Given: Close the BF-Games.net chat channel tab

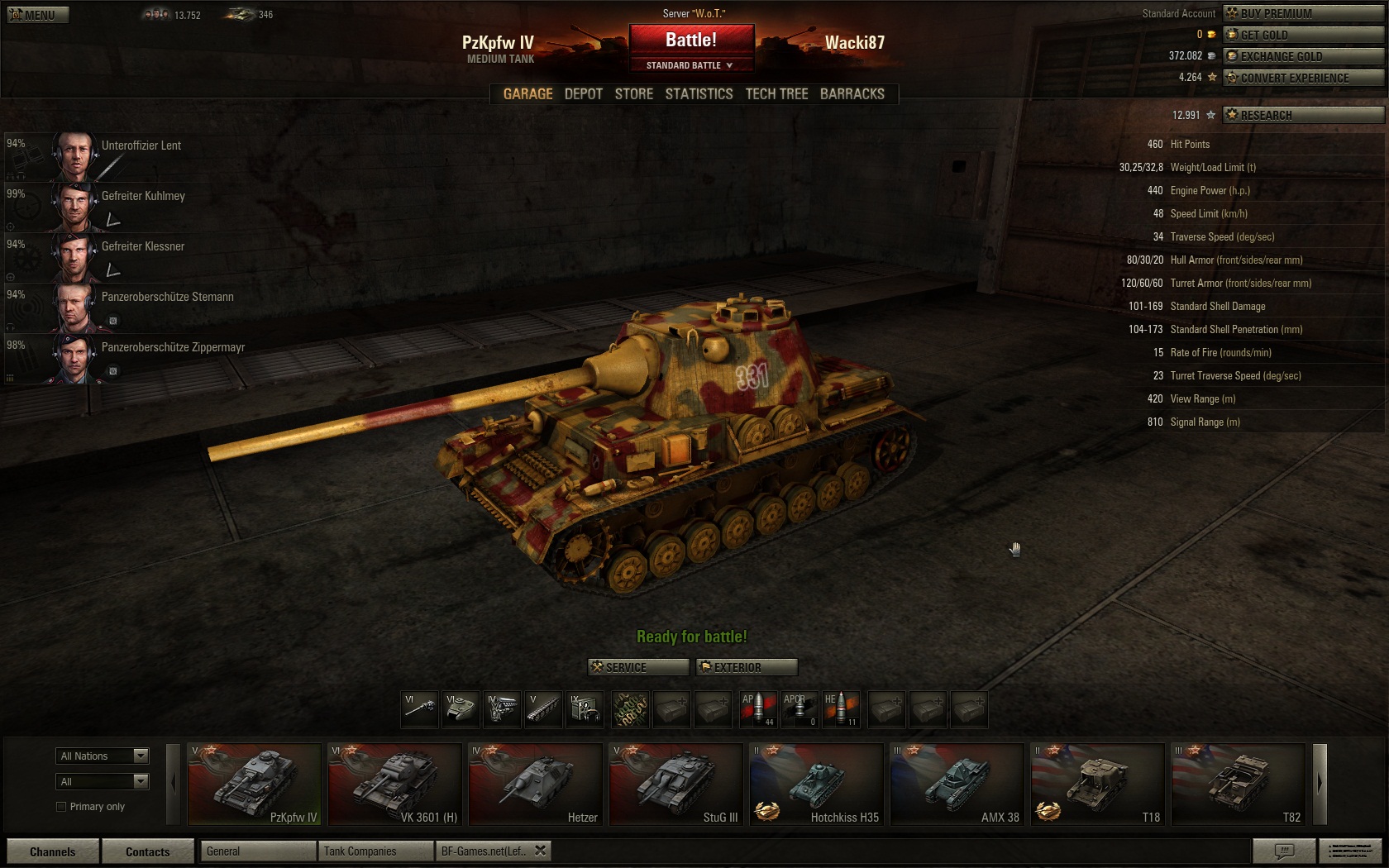Looking at the screenshot, I should pyautogui.click(x=540, y=851).
